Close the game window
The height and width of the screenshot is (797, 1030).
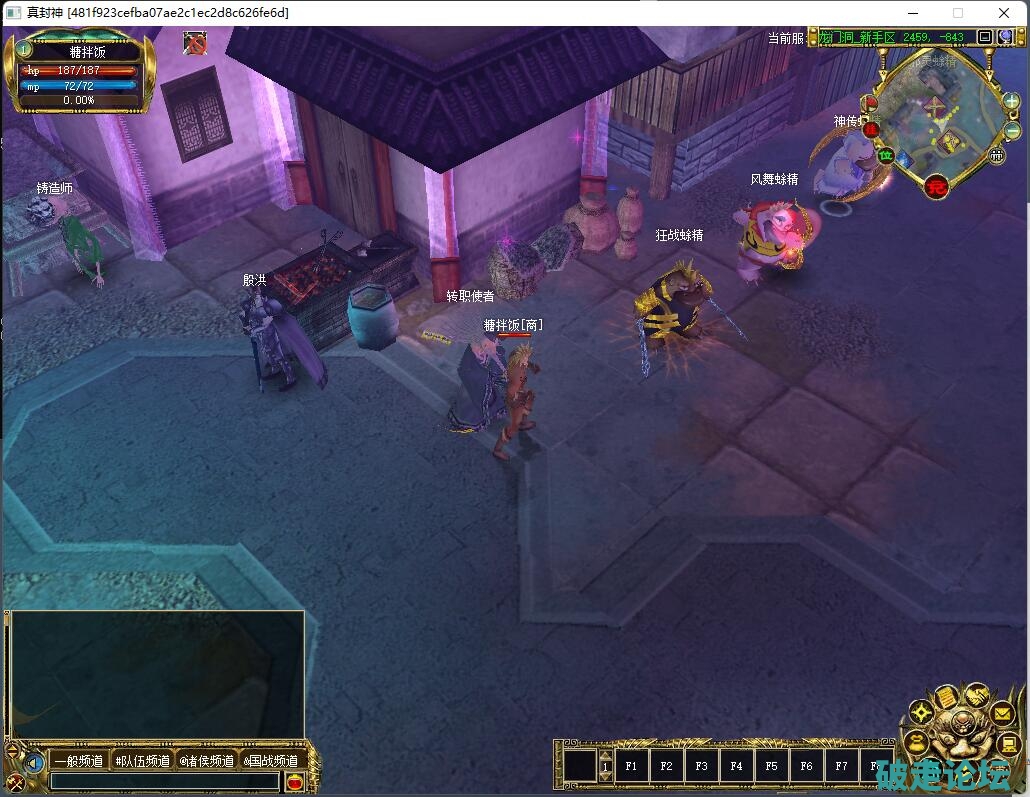[1004, 13]
